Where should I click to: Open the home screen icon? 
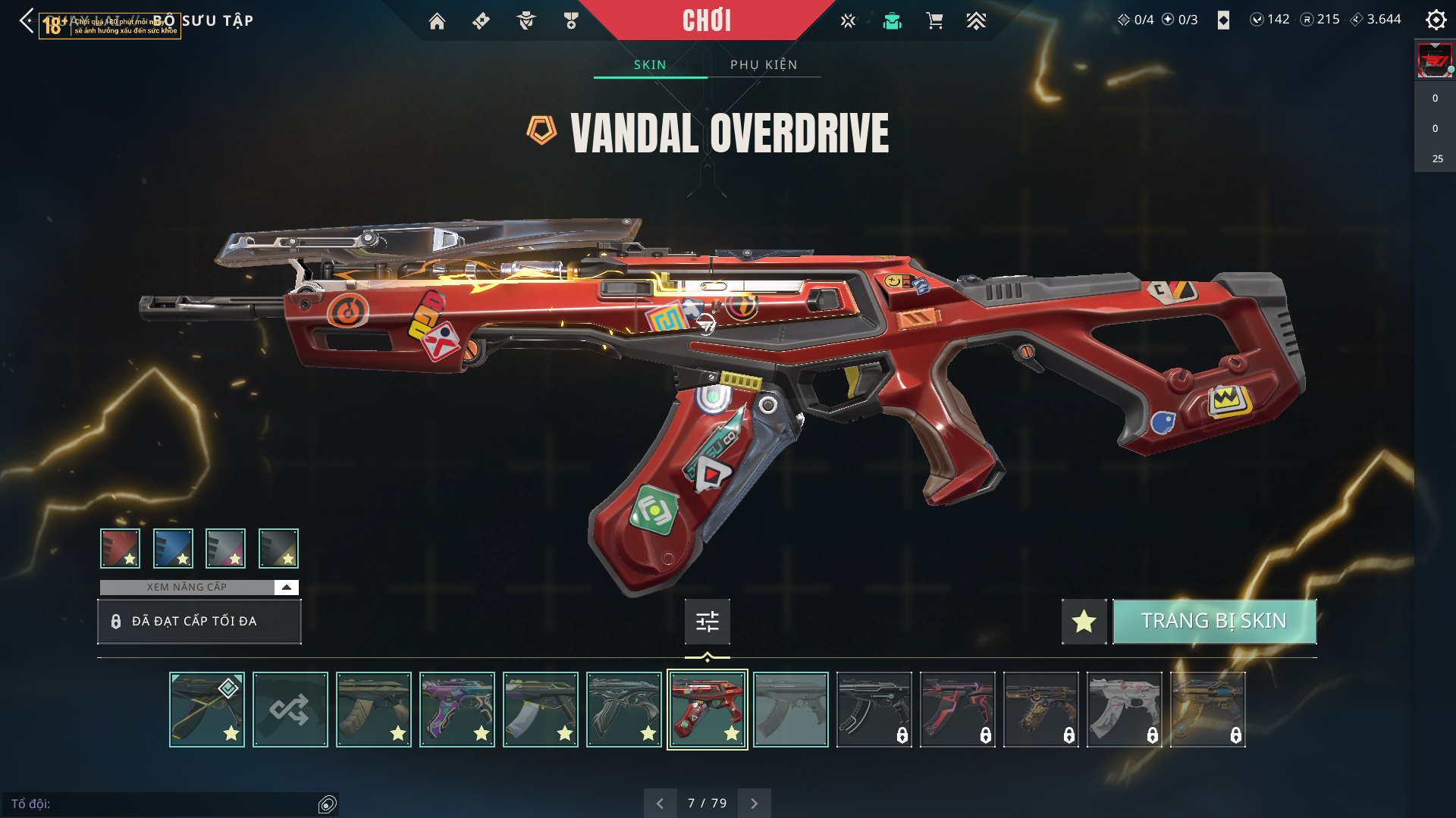[x=437, y=21]
